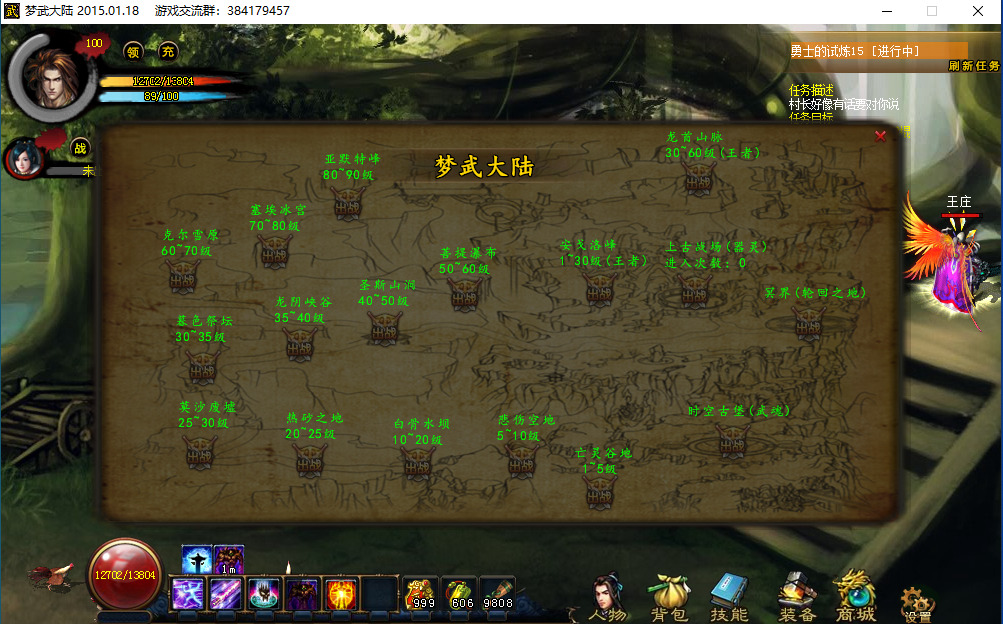Select 克尔雪原 60~70 map marker
1003x624 pixels.
(183, 276)
